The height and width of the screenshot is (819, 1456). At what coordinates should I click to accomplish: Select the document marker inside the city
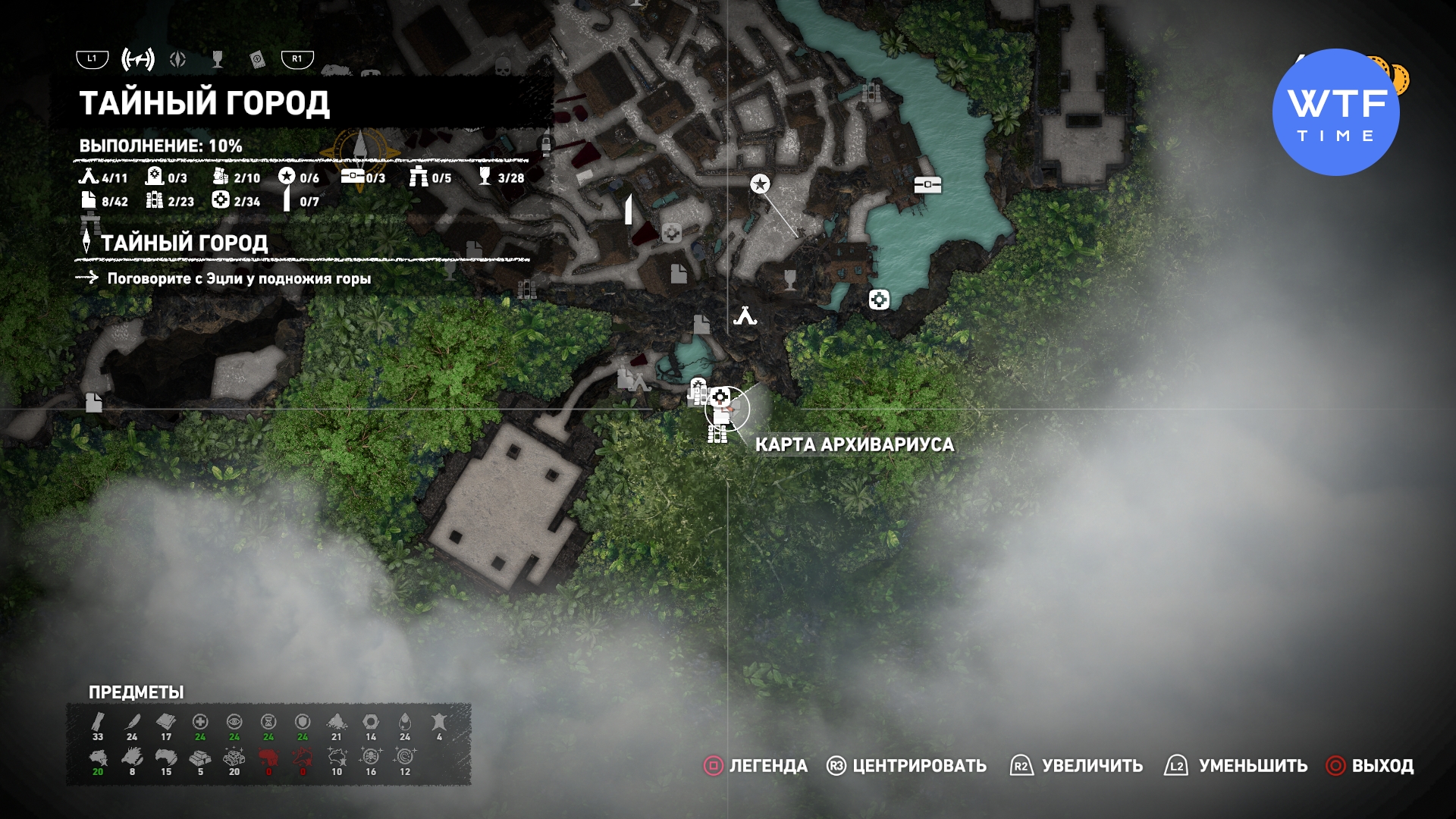click(x=679, y=273)
